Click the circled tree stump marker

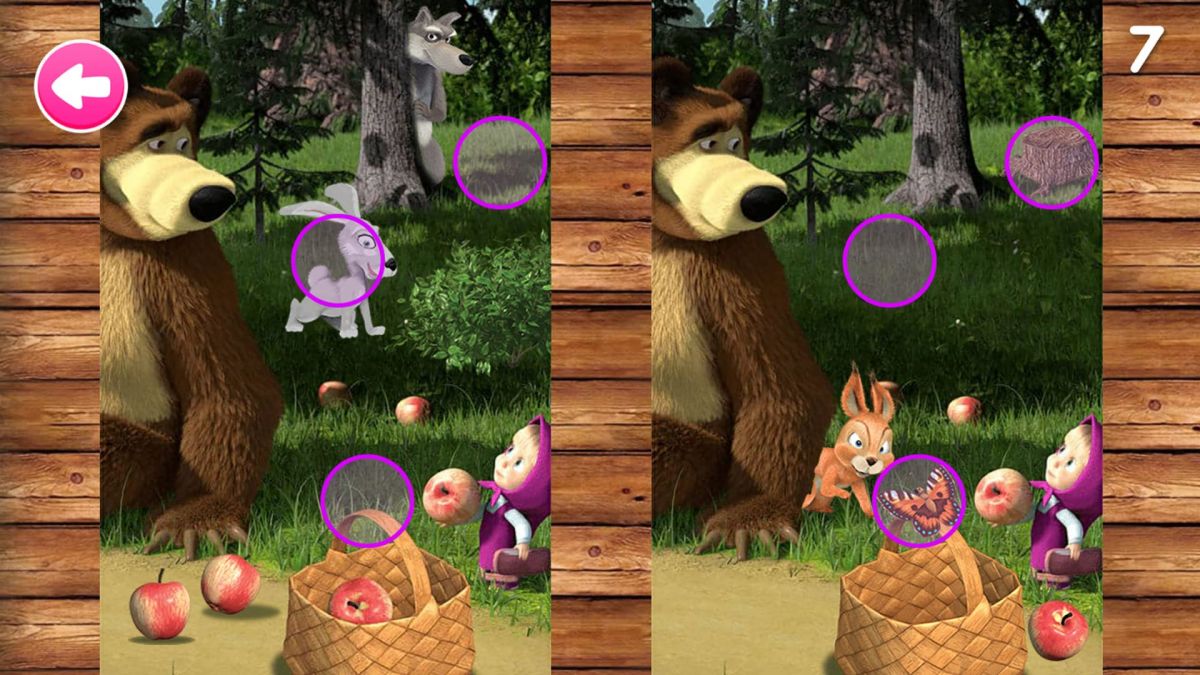(1052, 162)
